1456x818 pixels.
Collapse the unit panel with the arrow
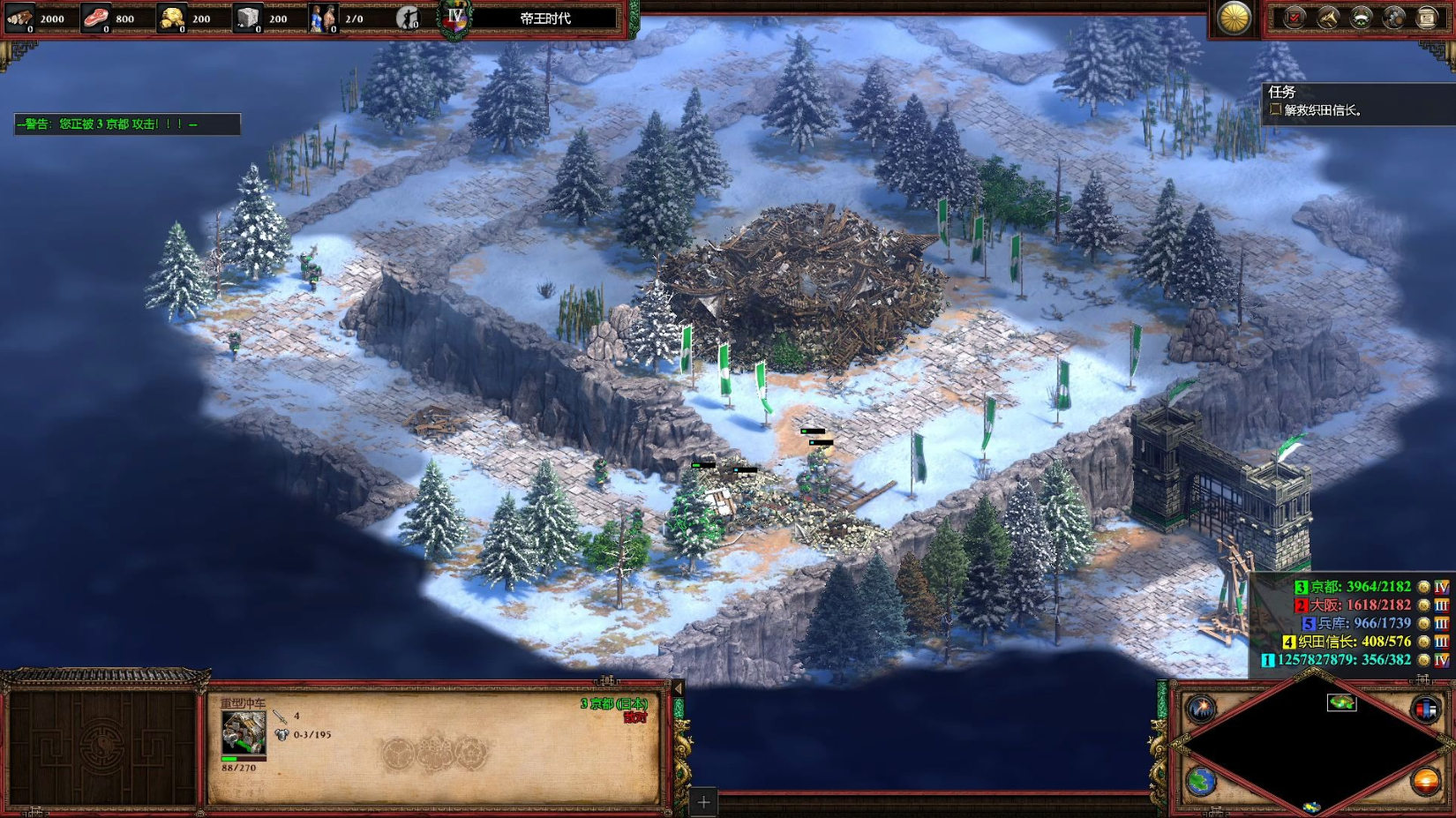pos(678,688)
